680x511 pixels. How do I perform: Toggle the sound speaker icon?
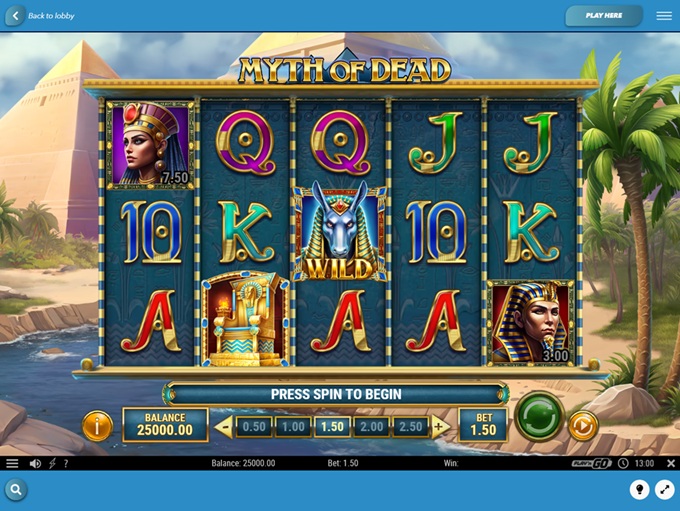pyautogui.click(x=35, y=464)
